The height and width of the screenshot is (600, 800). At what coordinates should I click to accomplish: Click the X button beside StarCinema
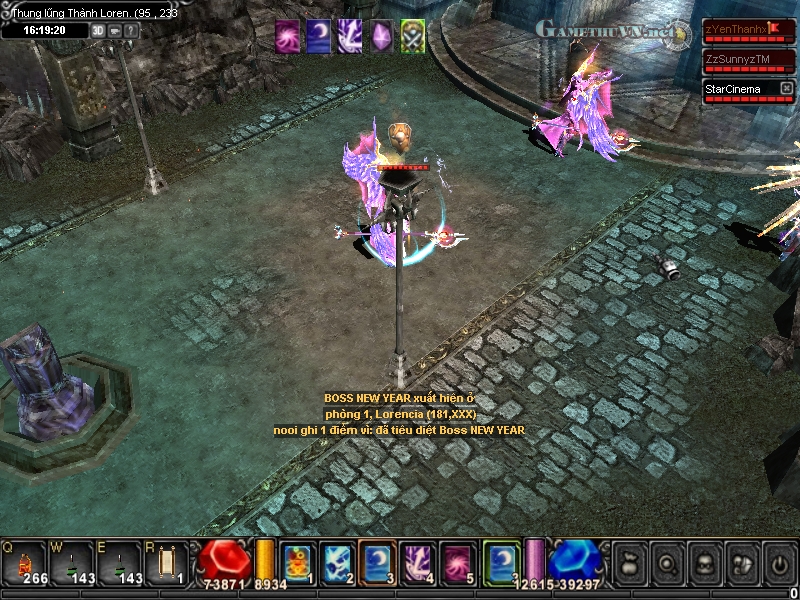[786, 89]
